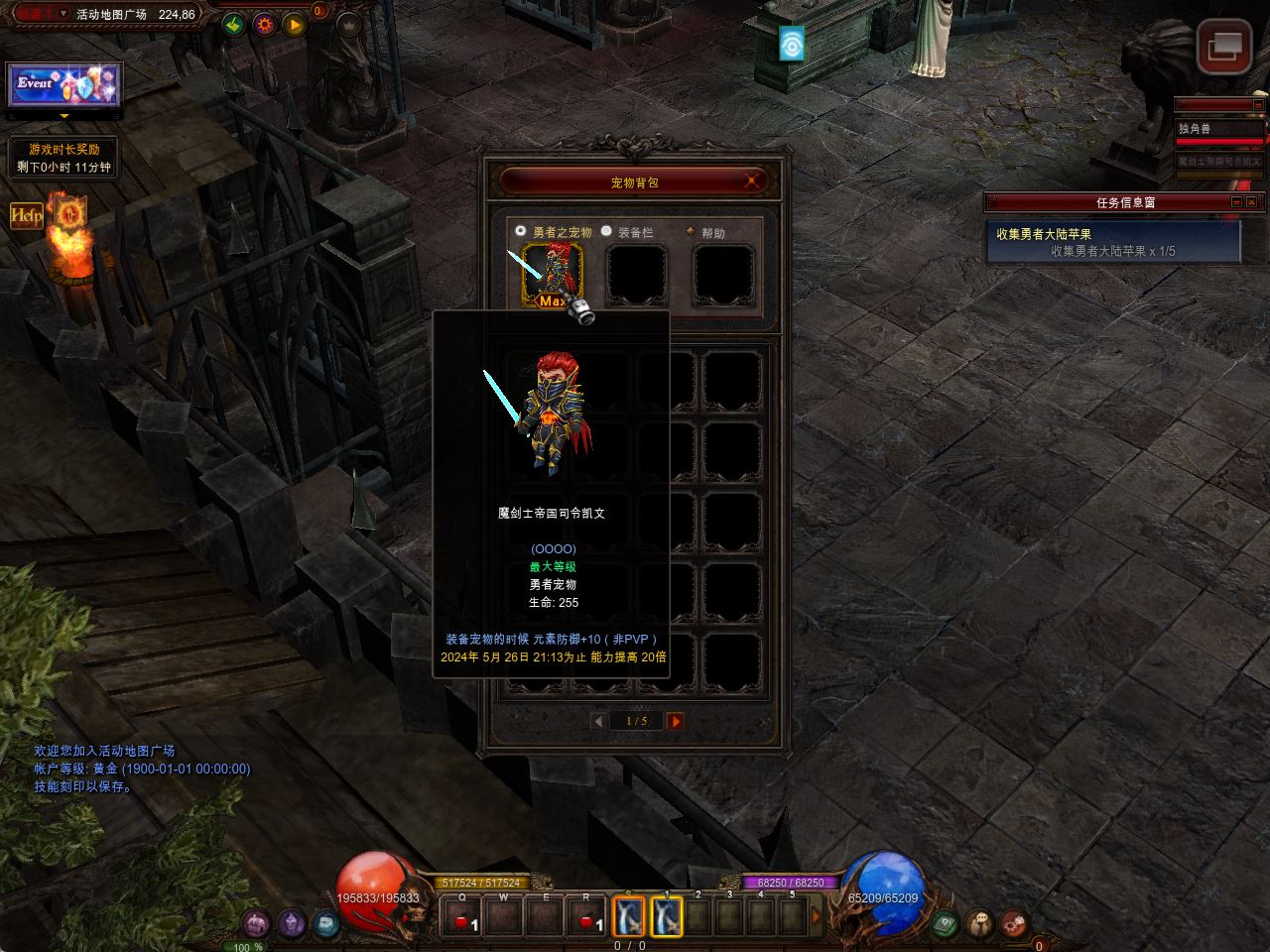1270x952 pixels.
Task: Close the 任务信息窗 quest info window
Action: [1253, 202]
